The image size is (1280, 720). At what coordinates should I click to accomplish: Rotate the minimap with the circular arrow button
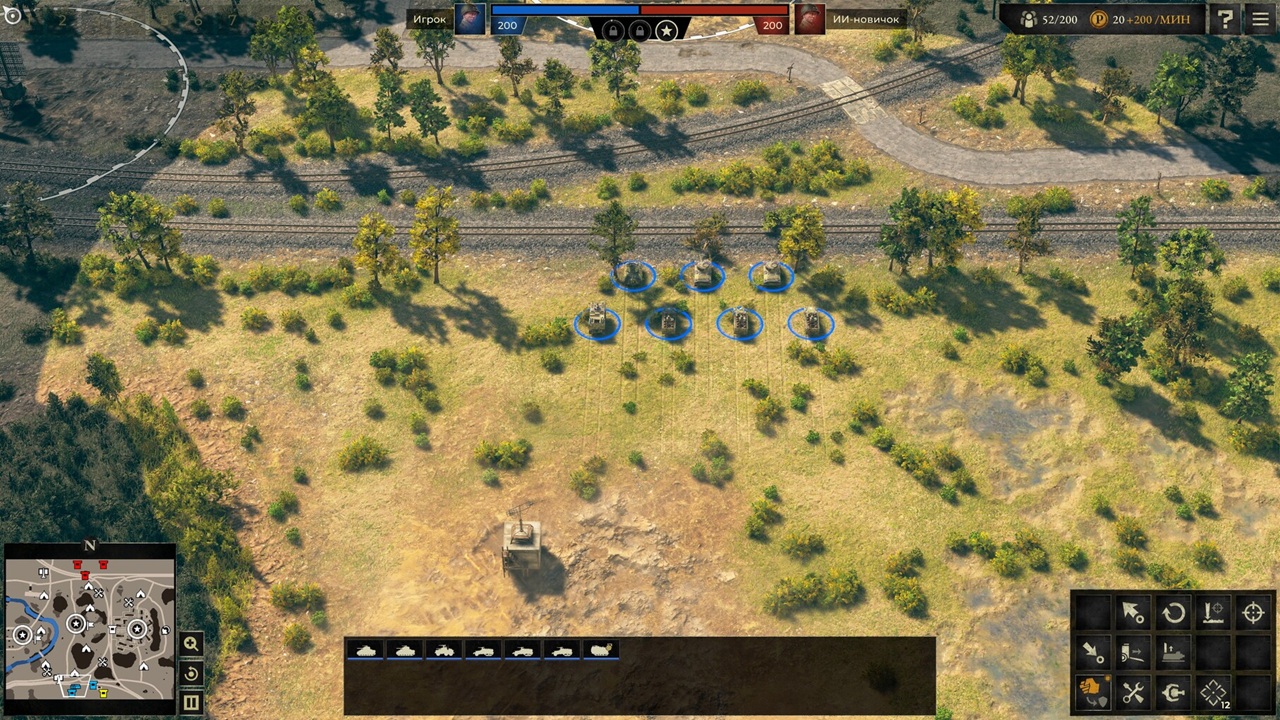click(x=191, y=673)
